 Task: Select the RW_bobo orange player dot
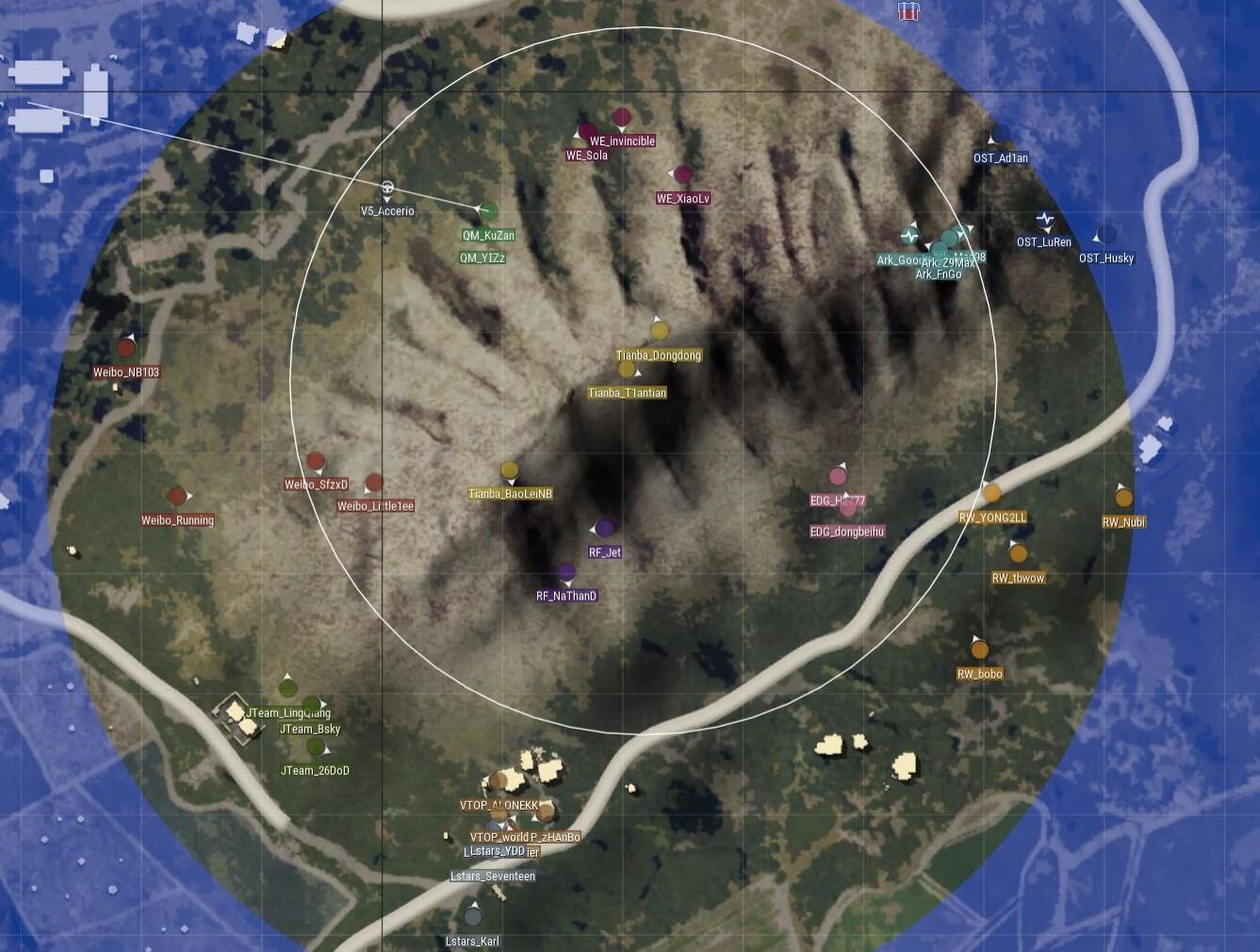tap(978, 648)
